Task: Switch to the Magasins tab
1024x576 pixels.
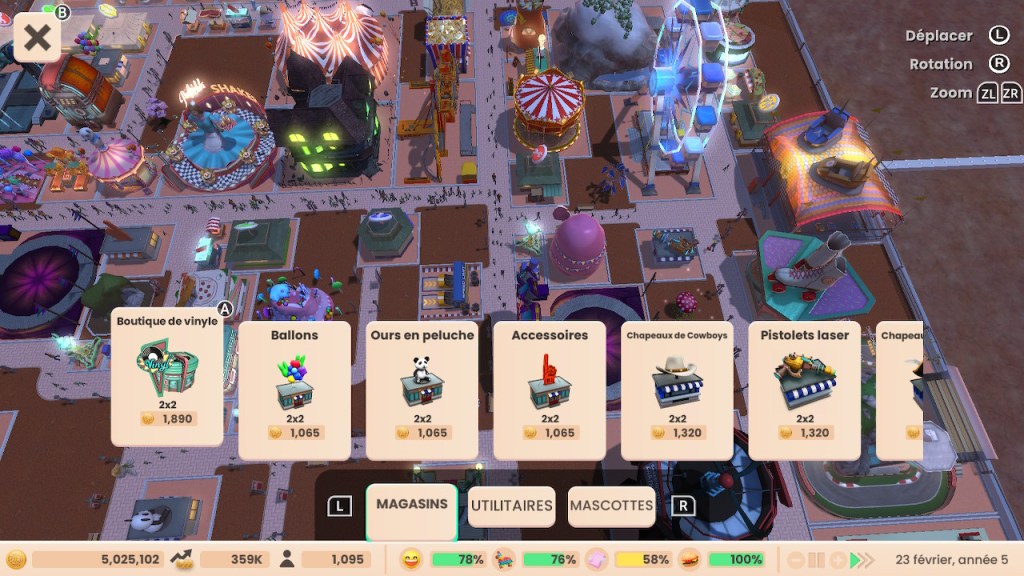Action: pos(412,505)
